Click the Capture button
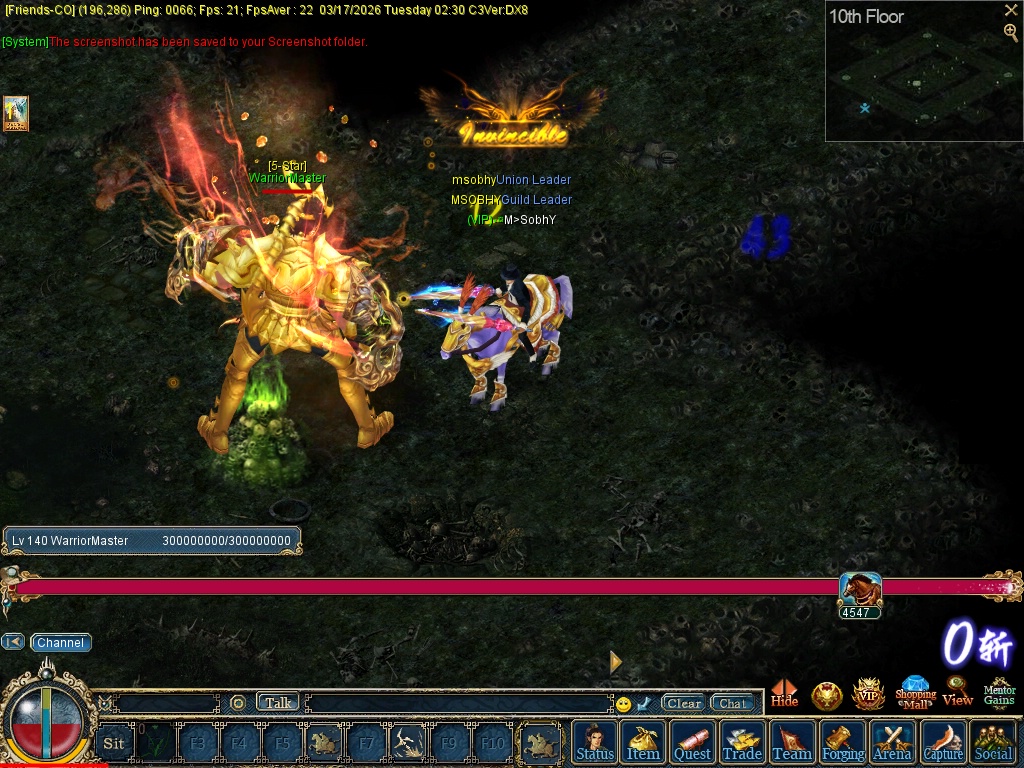1024x768 pixels. 943,742
